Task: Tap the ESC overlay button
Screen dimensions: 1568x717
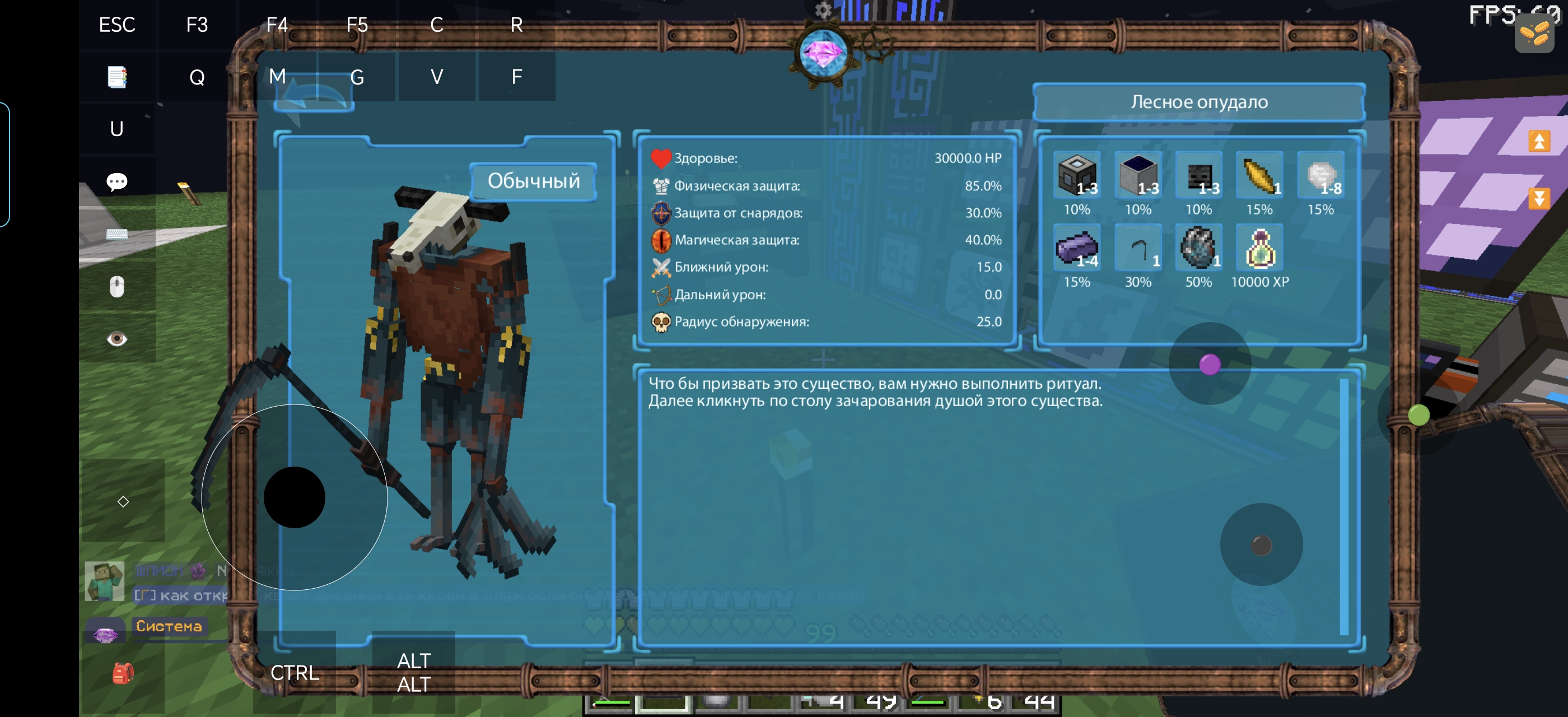Action: [117, 25]
